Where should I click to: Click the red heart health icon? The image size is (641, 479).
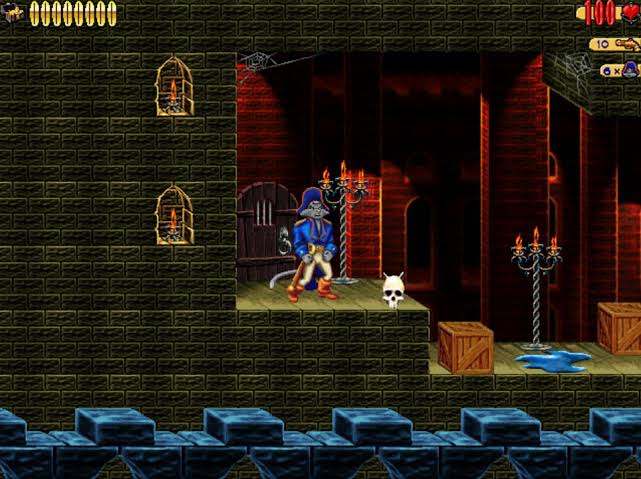coord(629,13)
